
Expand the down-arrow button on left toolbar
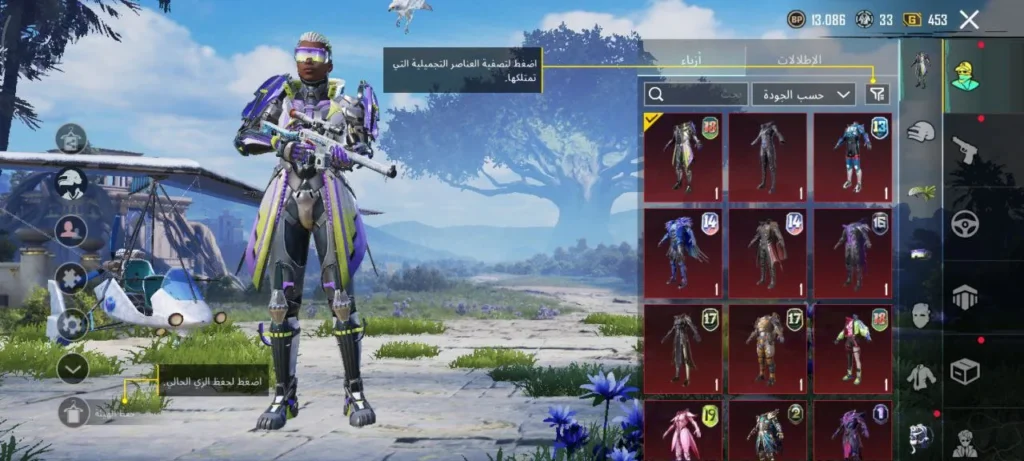click(72, 369)
